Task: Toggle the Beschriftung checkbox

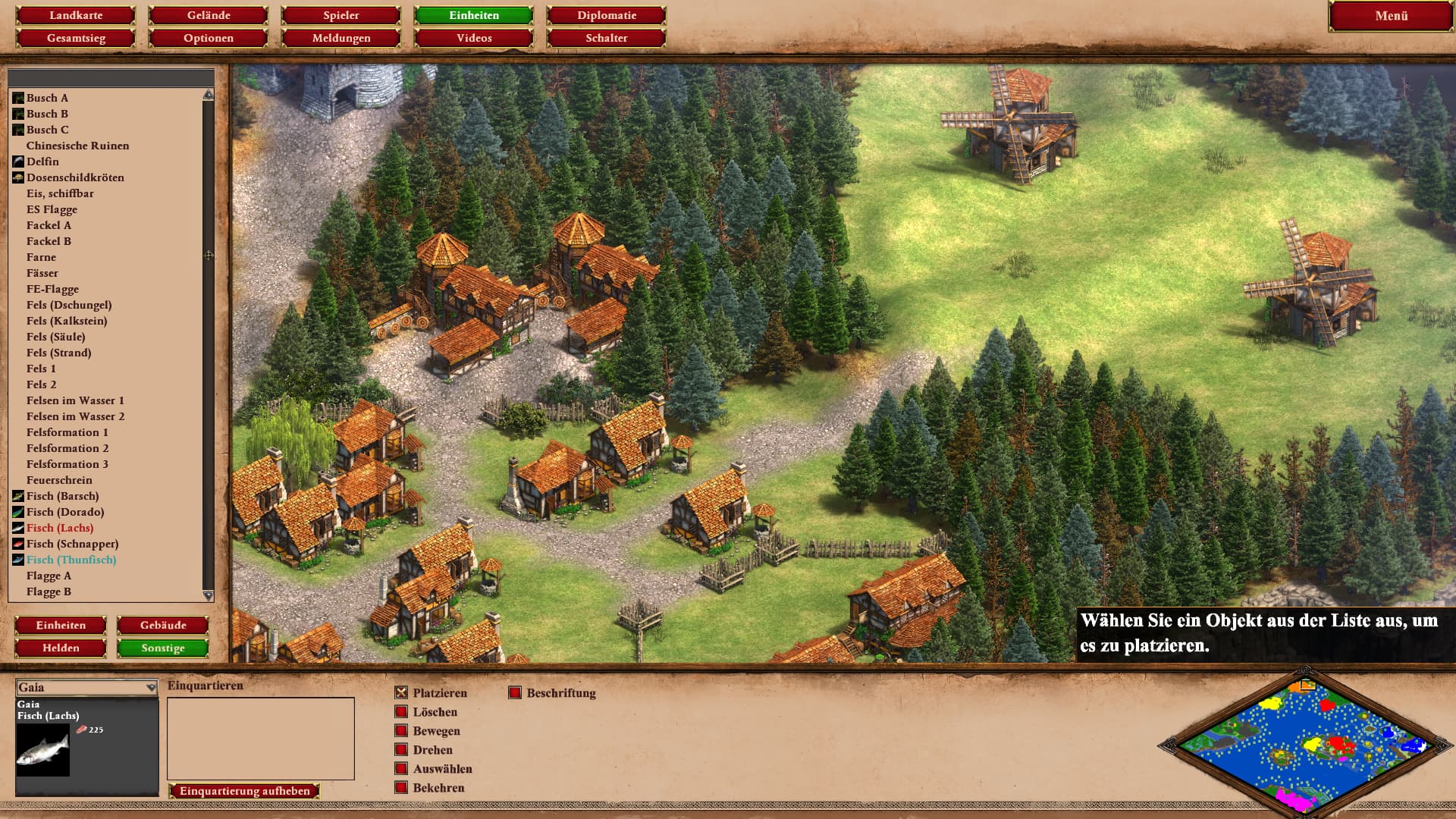Action: (515, 693)
